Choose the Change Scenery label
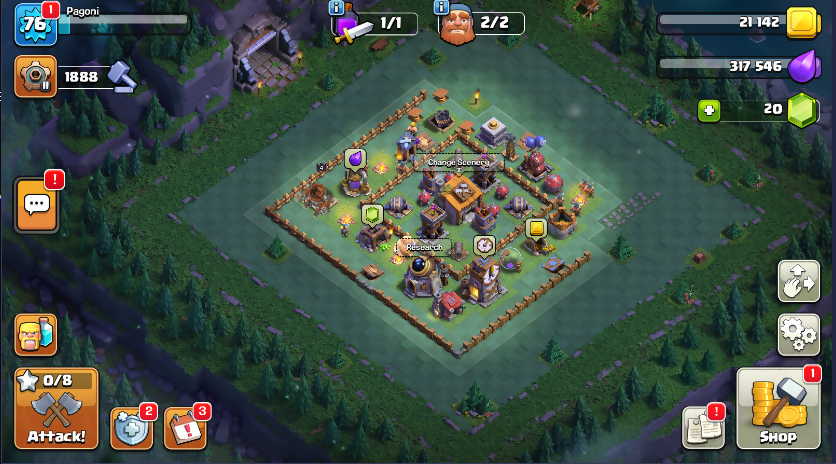The height and width of the screenshot is (464, 836). click(458, 162)
